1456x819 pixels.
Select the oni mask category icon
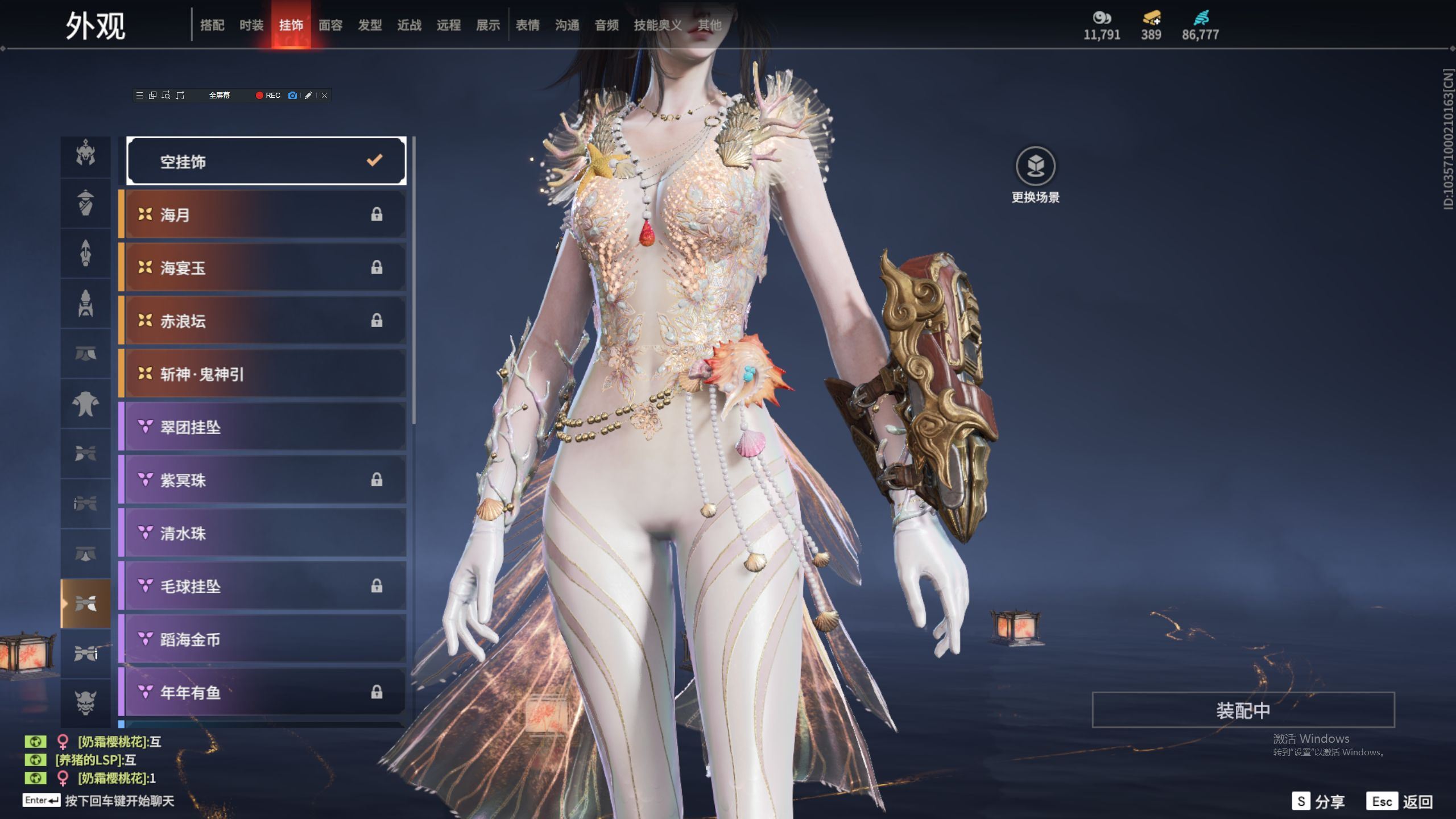point(85,702)
